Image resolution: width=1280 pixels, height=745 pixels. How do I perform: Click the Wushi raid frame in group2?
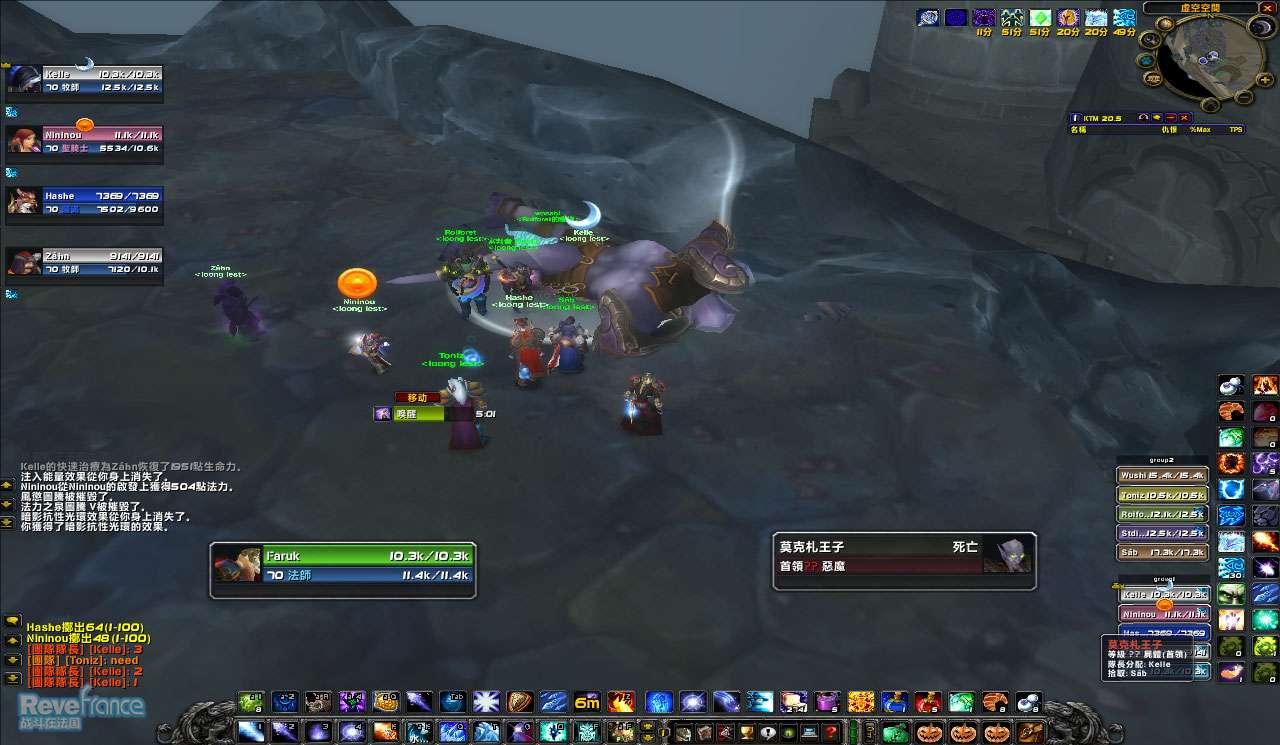coord(1162,476)
